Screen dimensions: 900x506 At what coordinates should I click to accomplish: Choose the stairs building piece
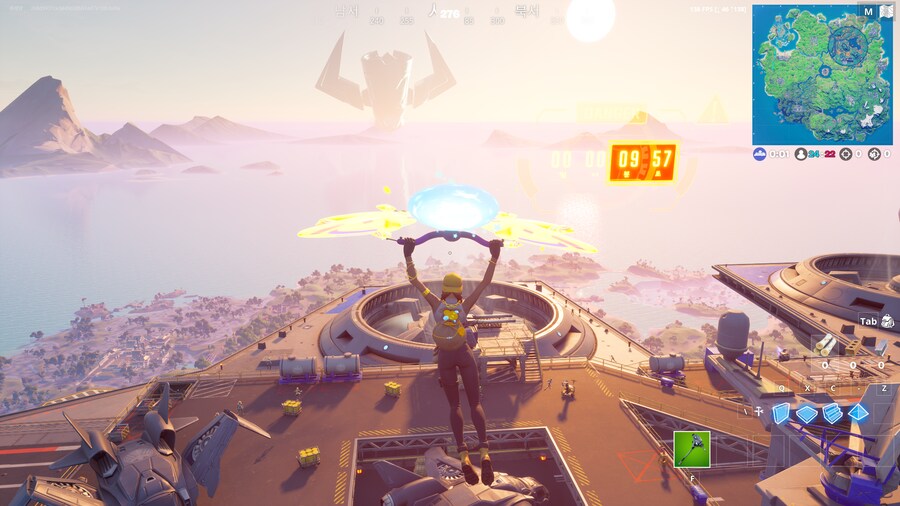[832, 413]
